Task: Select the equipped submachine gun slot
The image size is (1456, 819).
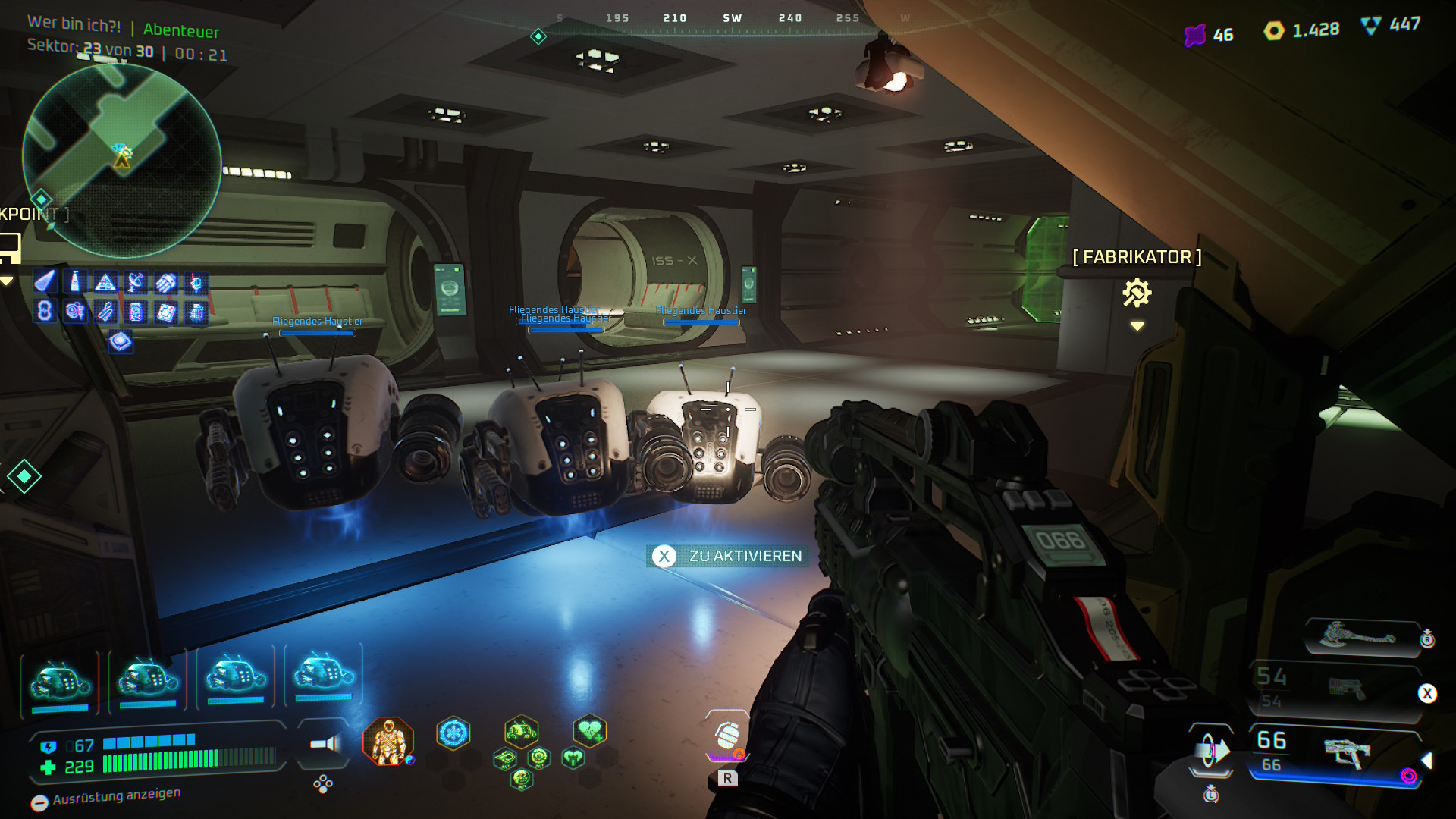Action: tap(1346, 752)
